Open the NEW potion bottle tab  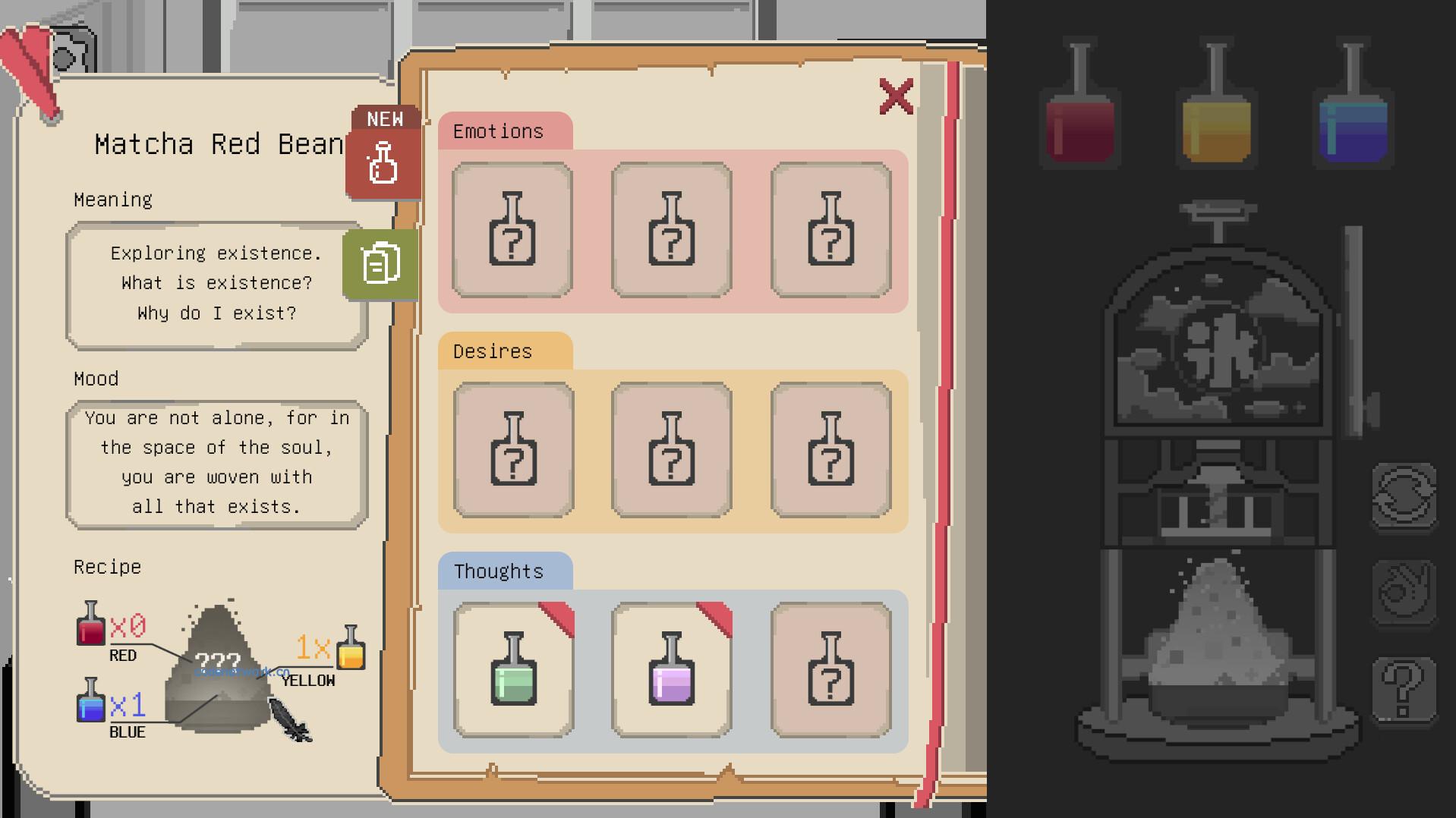pos(383,160)
